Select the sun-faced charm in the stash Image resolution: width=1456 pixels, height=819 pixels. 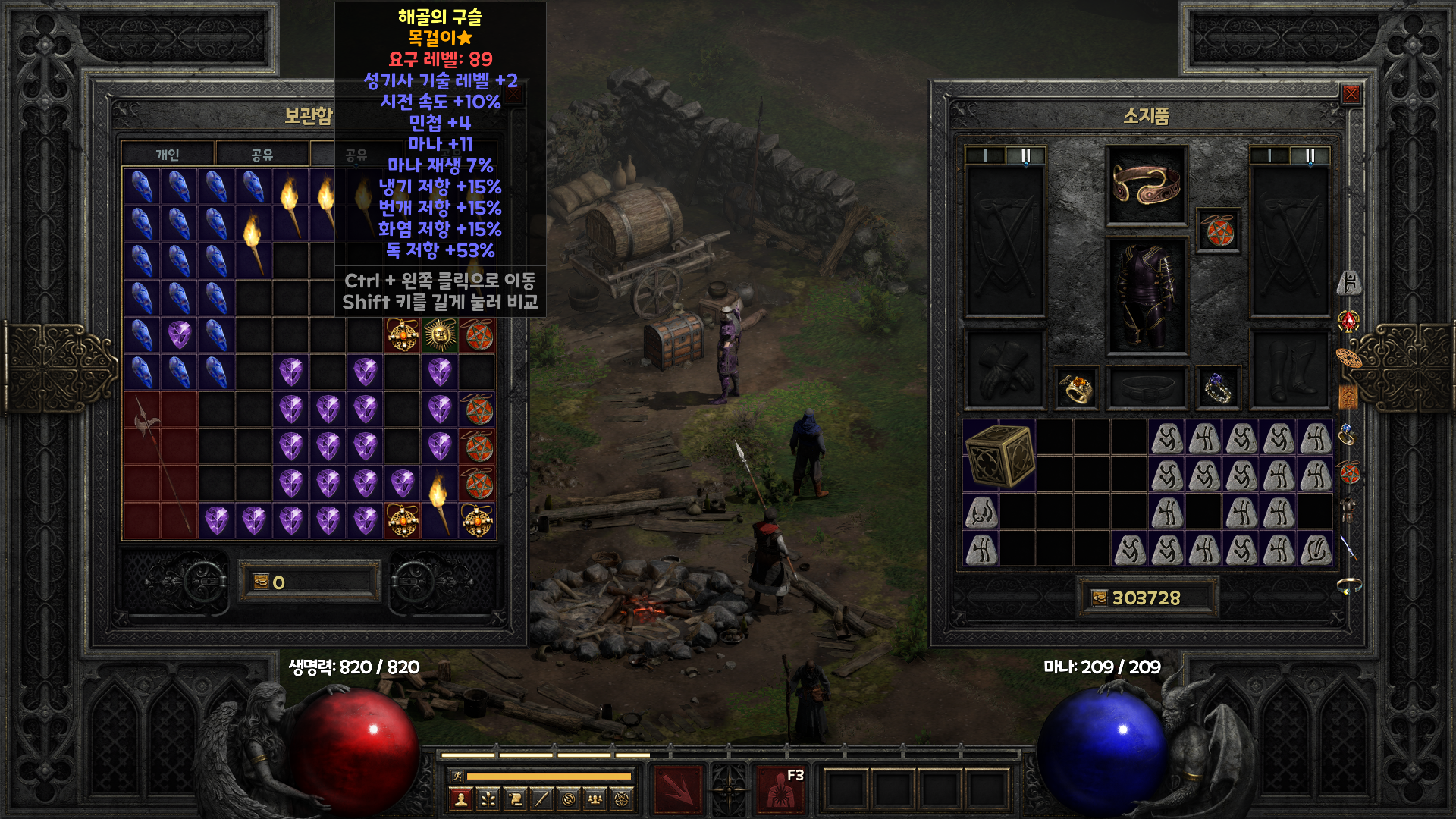440,335
